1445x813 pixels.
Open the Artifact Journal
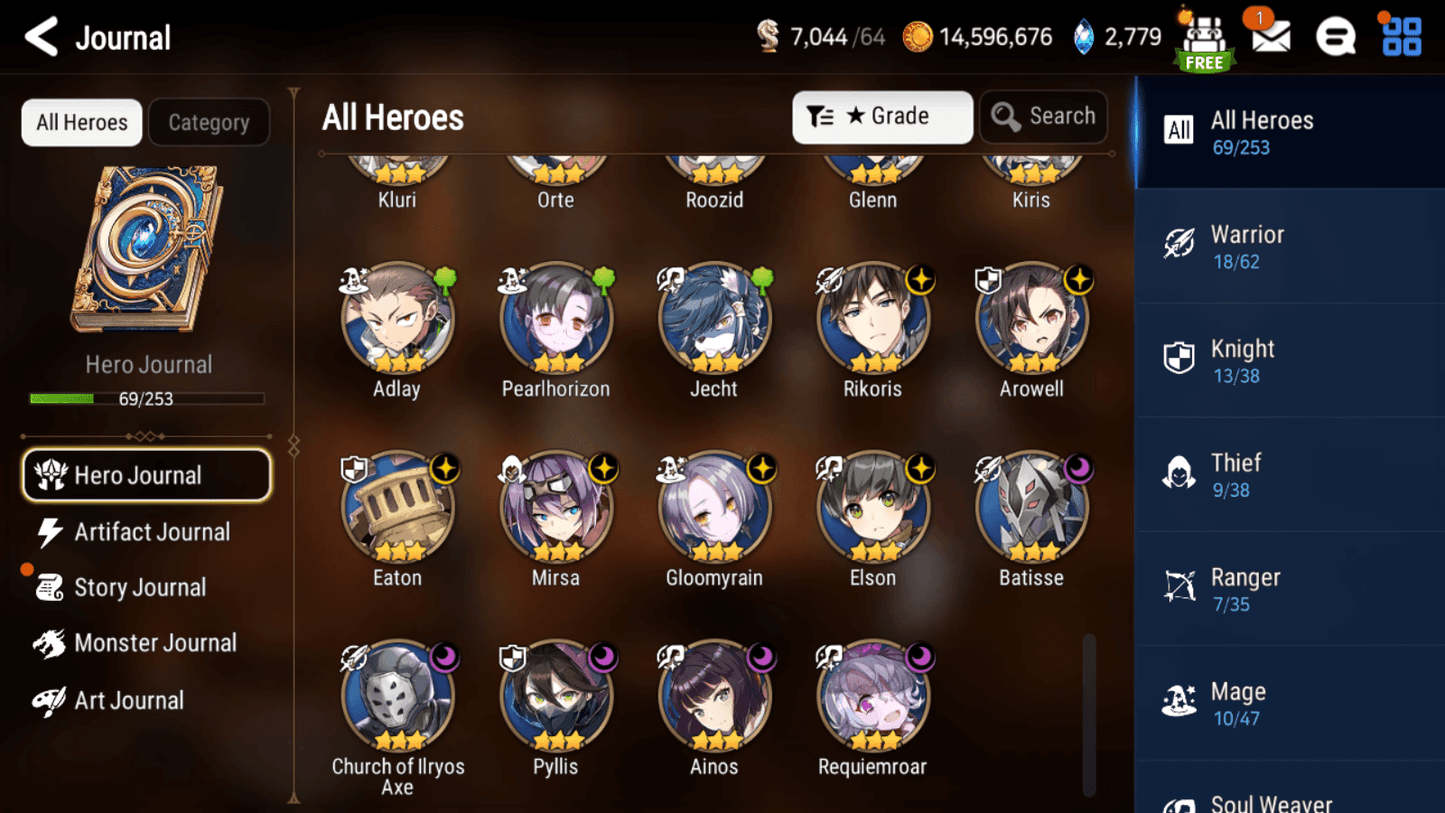(x=150, y=532)
